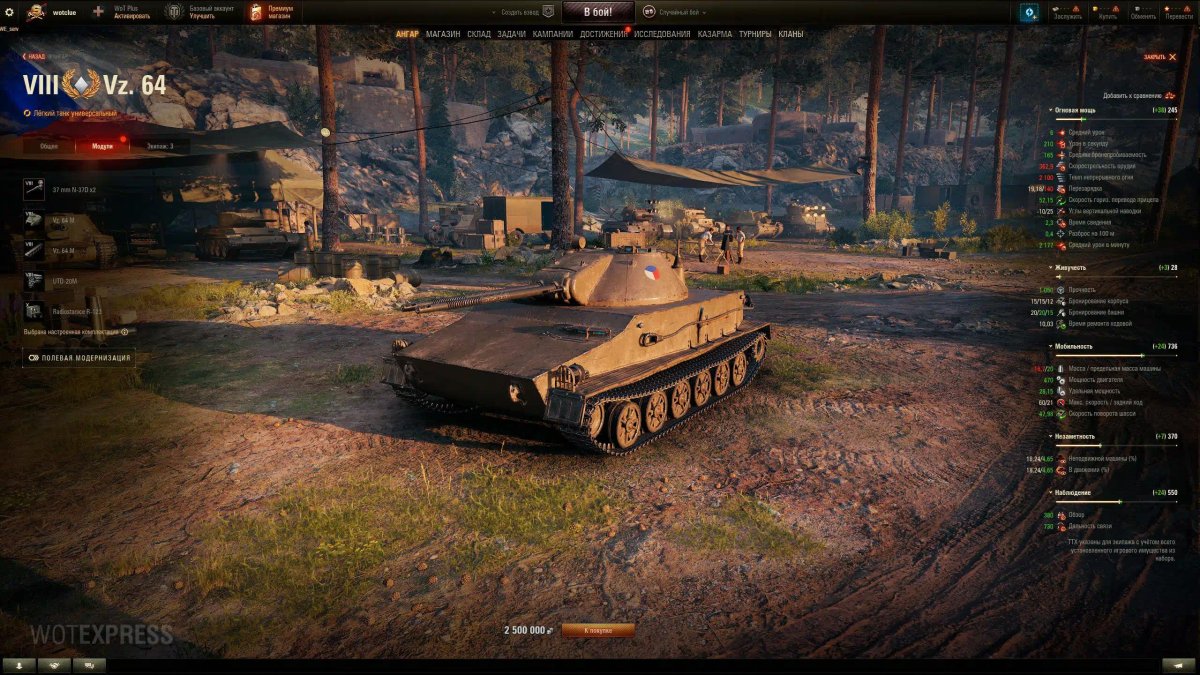1200x675 pixels.
Task: Switch to the Экипаж: 3 tab
Action: (159, 146)
